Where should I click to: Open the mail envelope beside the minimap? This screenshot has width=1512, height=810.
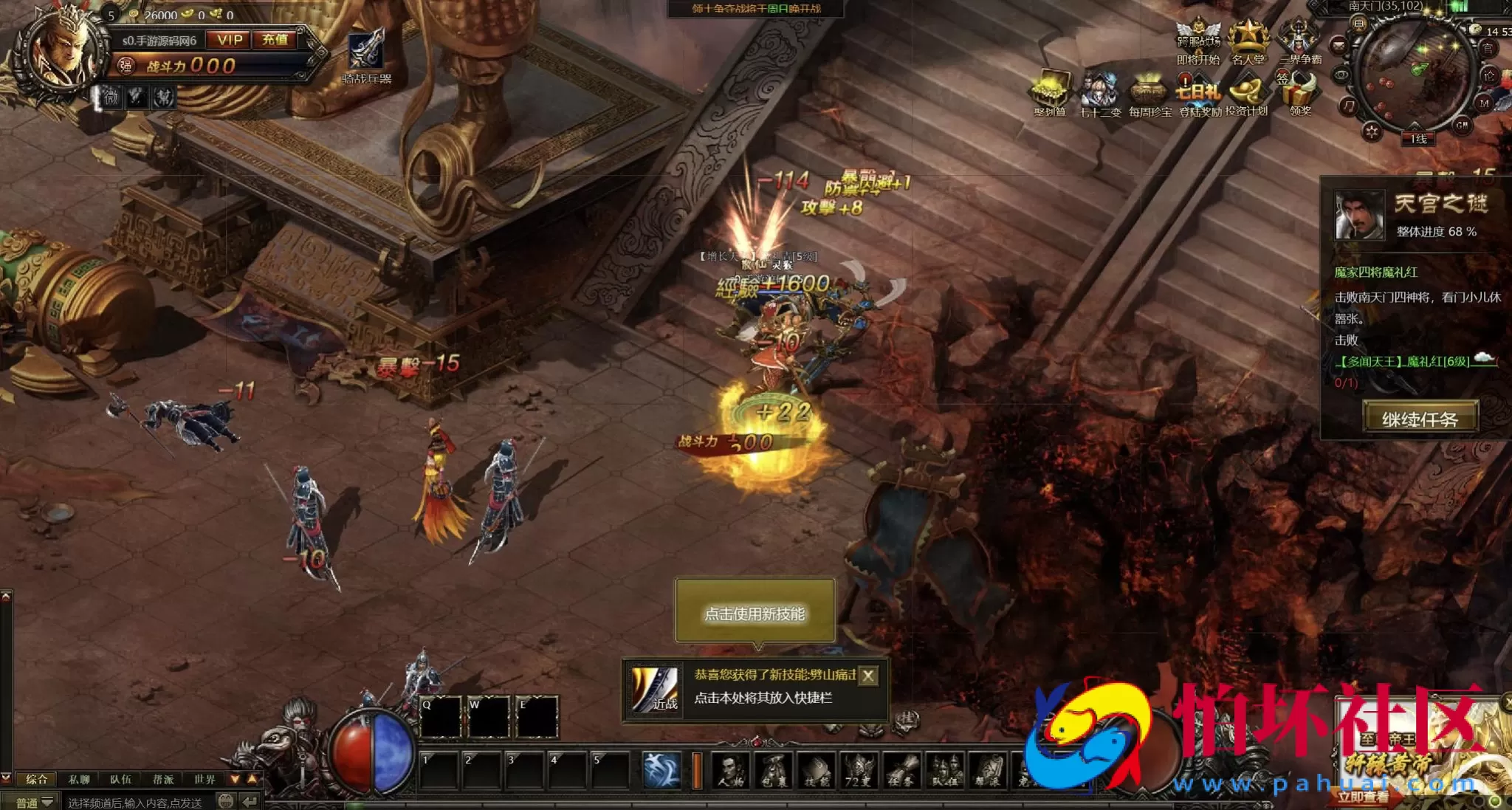tap(1338, 46)
